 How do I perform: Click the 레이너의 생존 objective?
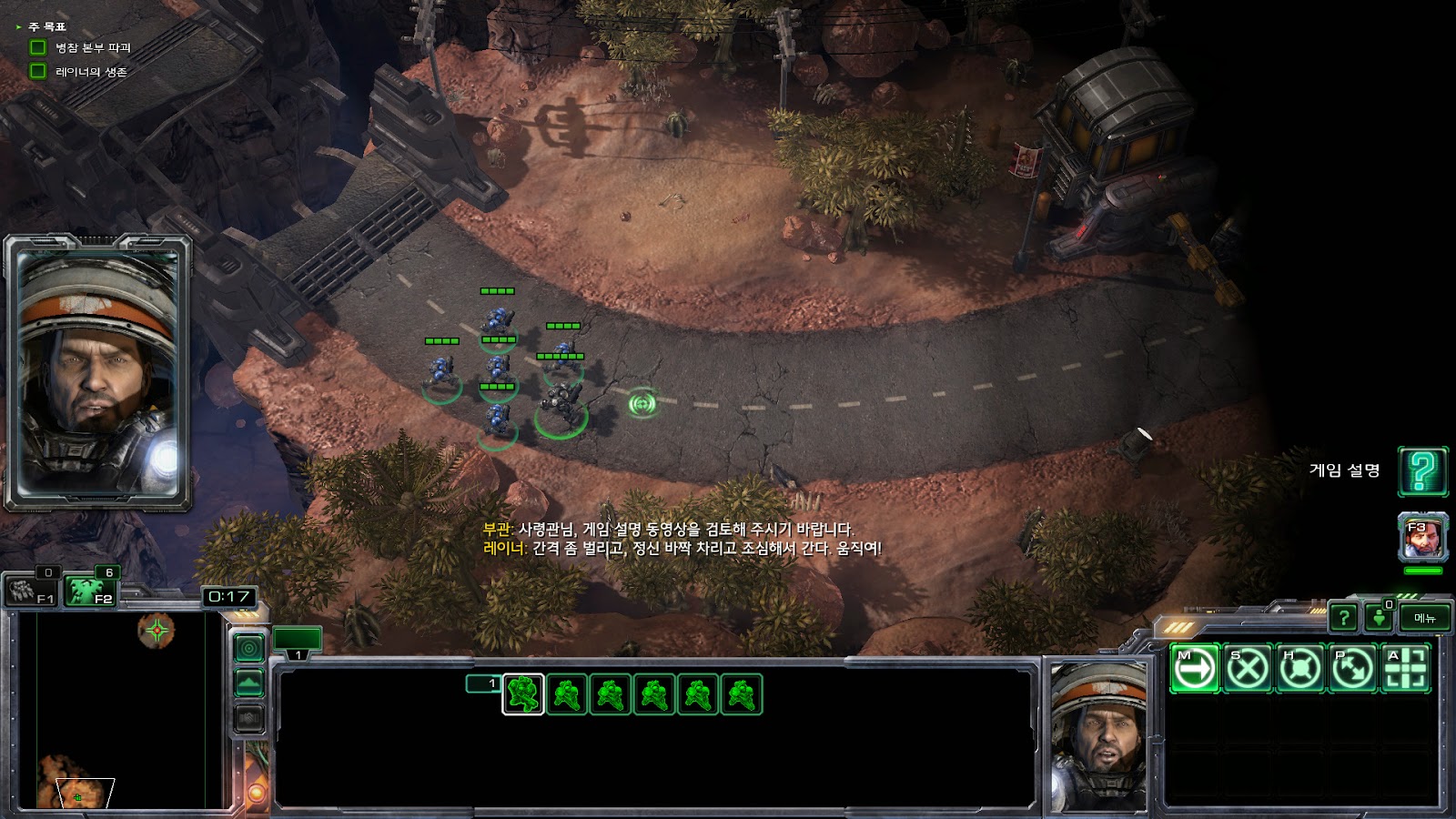click(x=91, y=71)
